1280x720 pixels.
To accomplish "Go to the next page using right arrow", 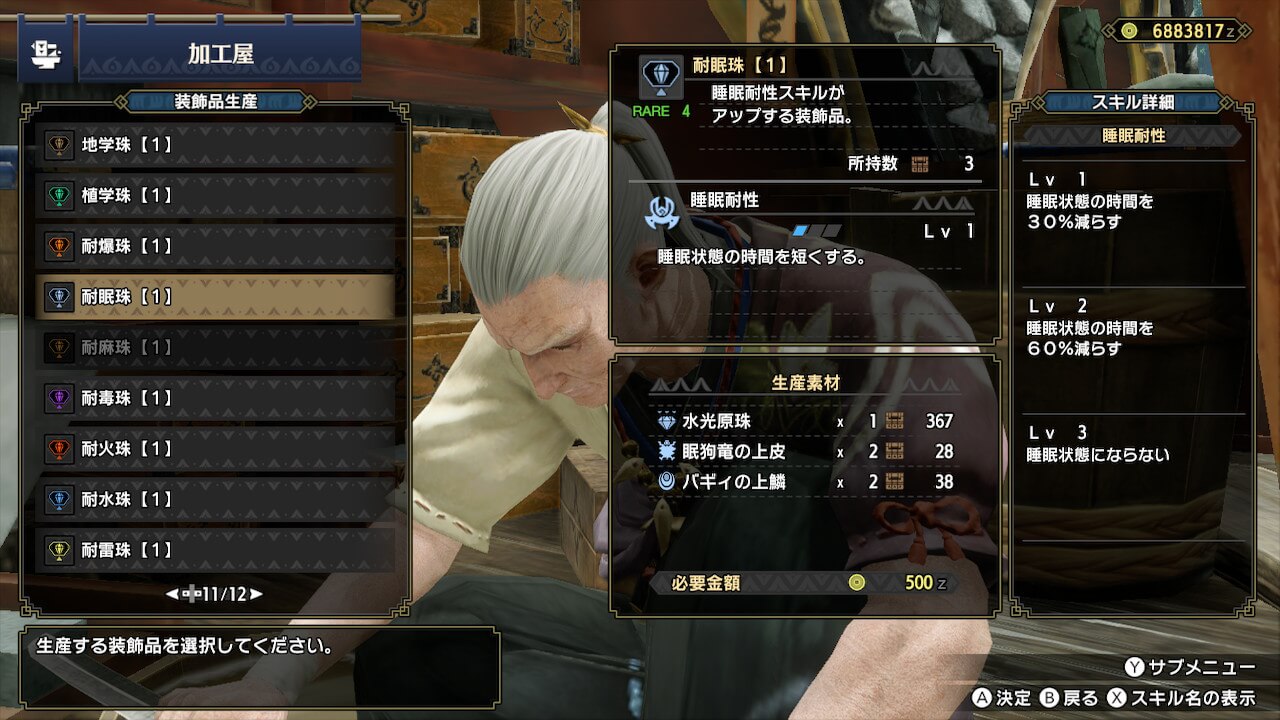I will click(x=257, y=594).
